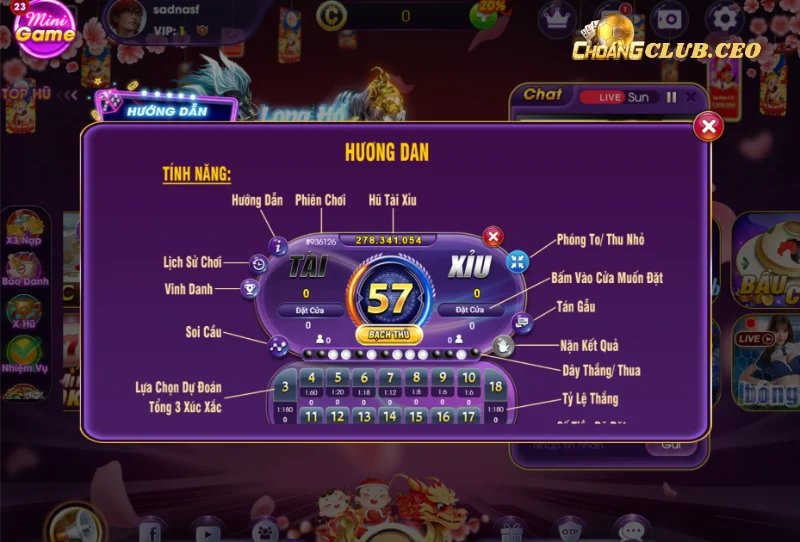Screen dimensions: 800x542
Task: Open the X3 Nạp deposit bonus
Action: click(x=23, y=226)
